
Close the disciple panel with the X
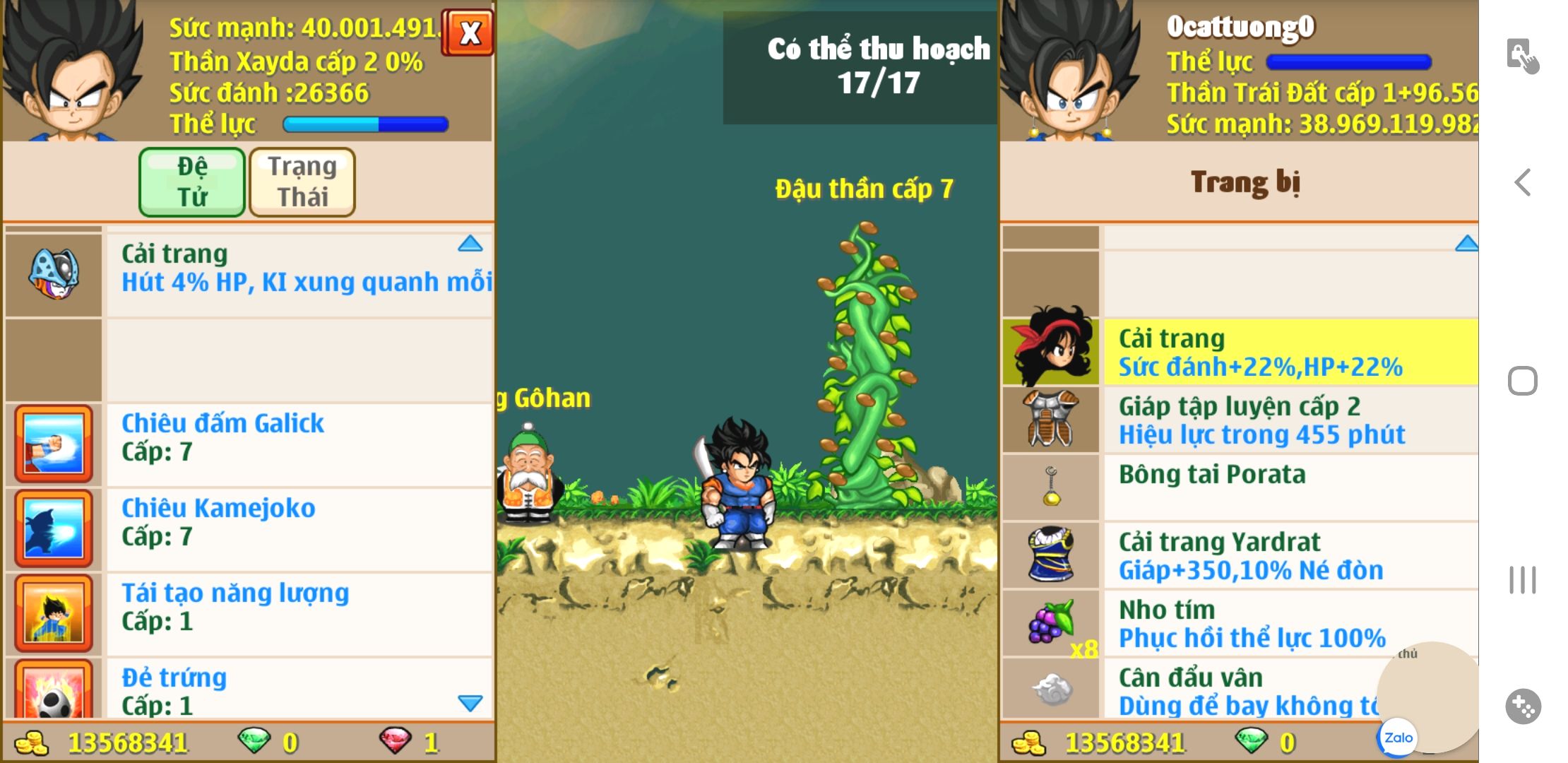click(x=468, y=32)
